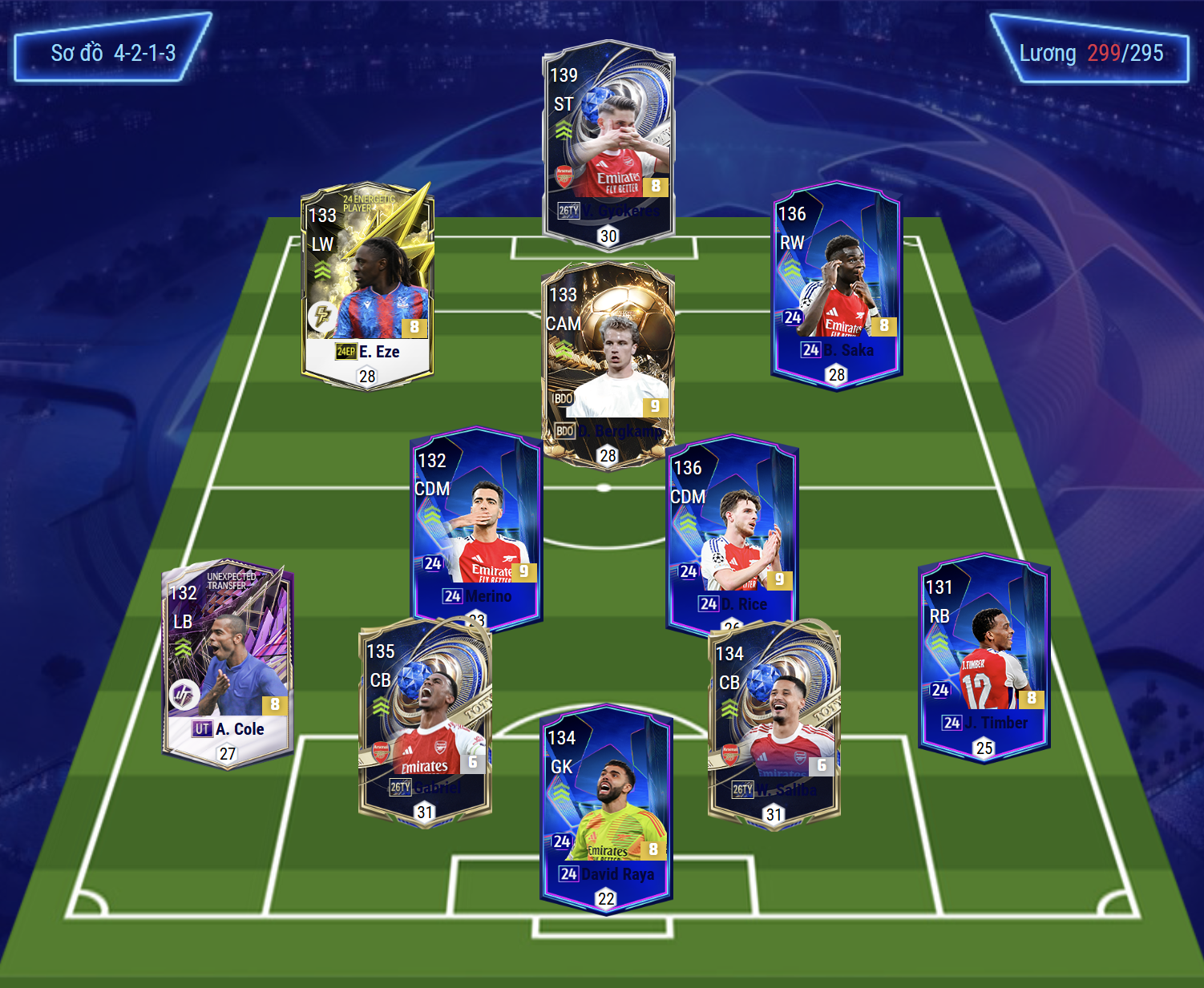Choose the Gabriel centre back card
The height and width of the screenshot is (988, 1204).
(x=425, y=721)
